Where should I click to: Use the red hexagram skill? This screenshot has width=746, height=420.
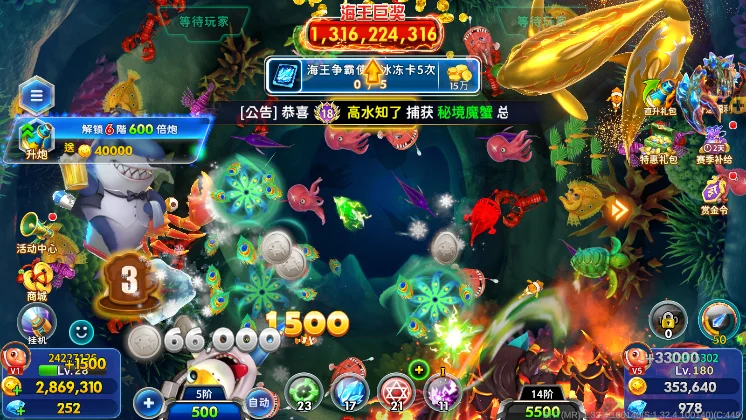click(x=396, y=392)
